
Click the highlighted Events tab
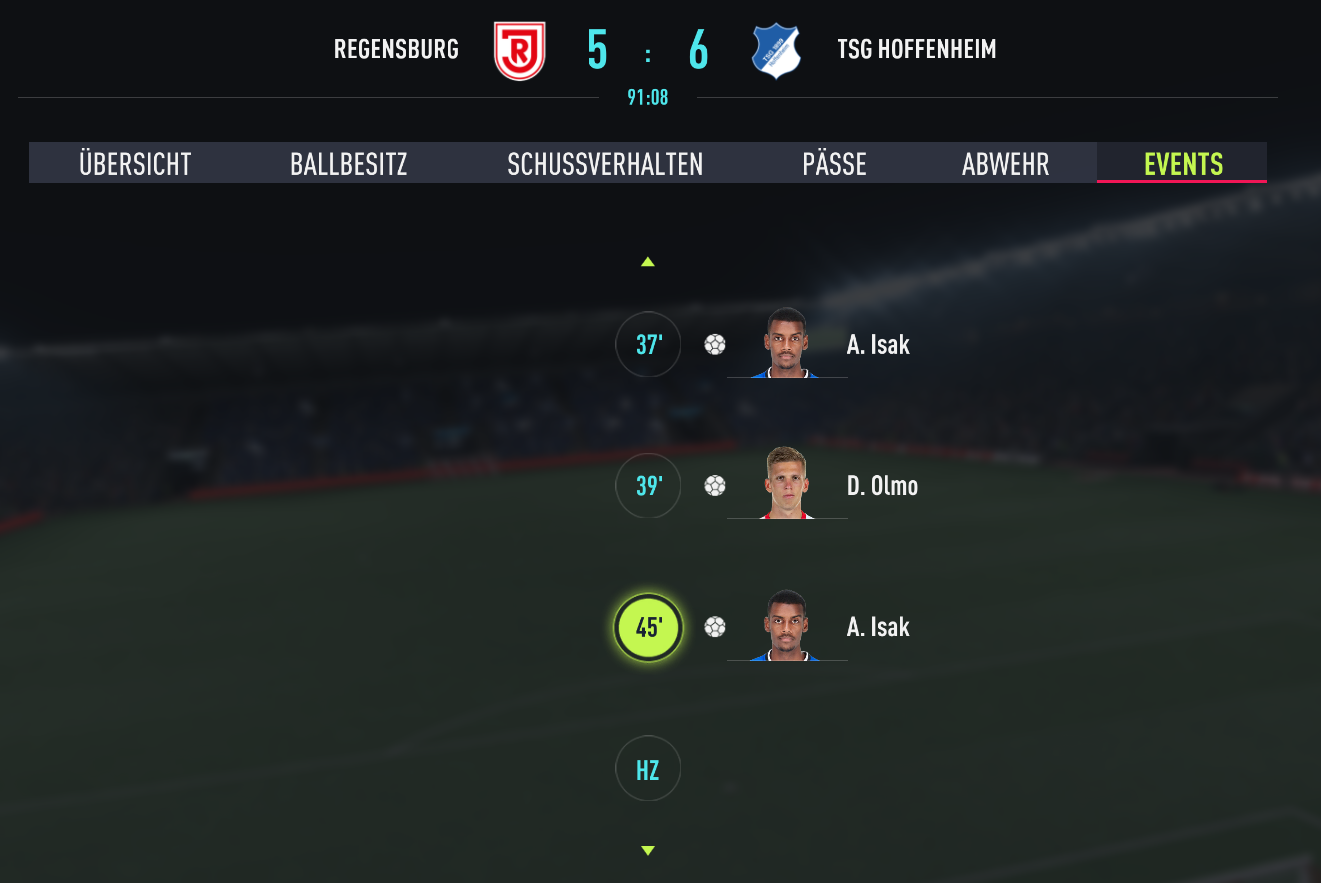pos(1183,164)
